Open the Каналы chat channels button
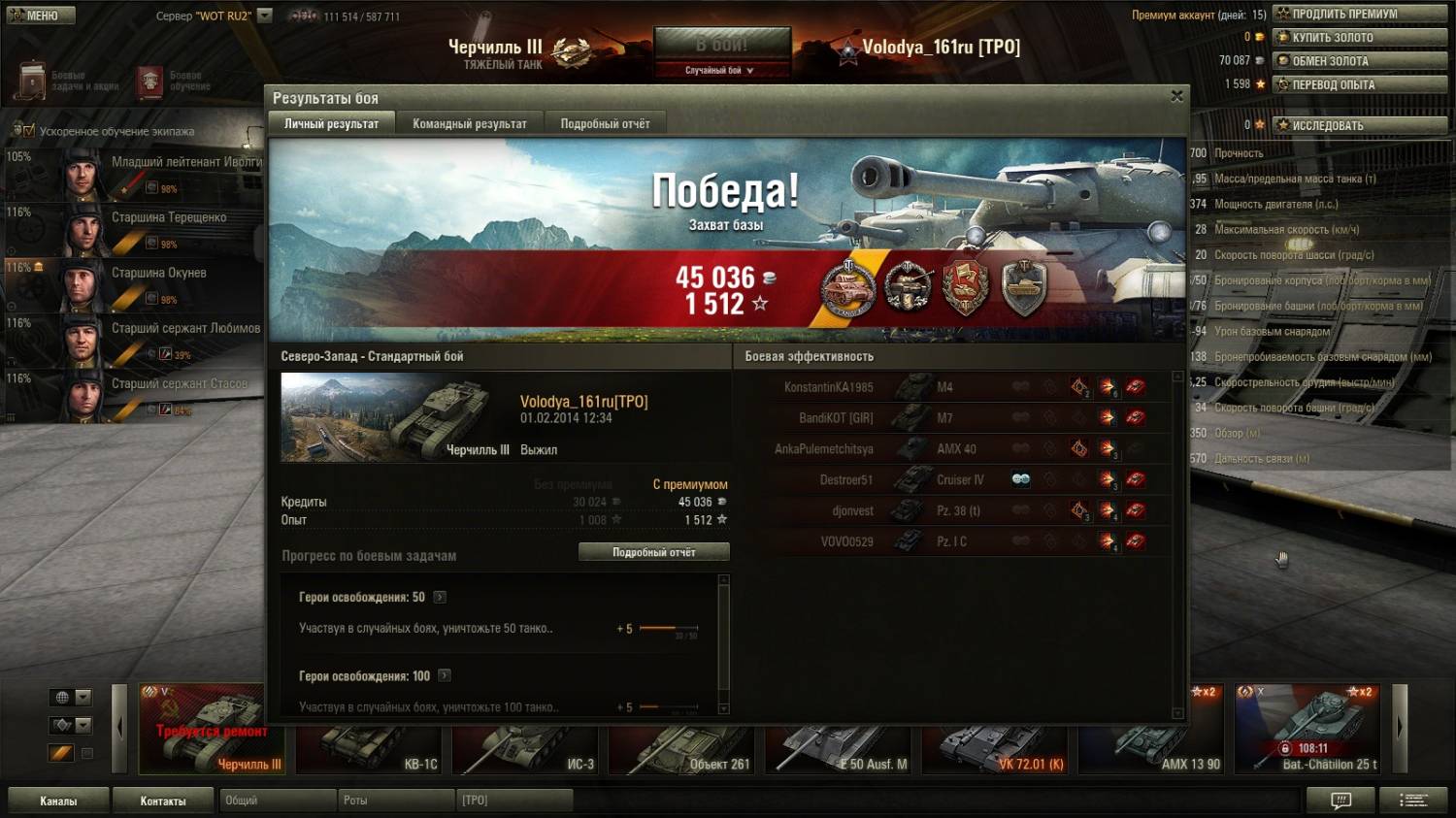The height and width of the screenshot is (818, 1456). tap(58, 801)
